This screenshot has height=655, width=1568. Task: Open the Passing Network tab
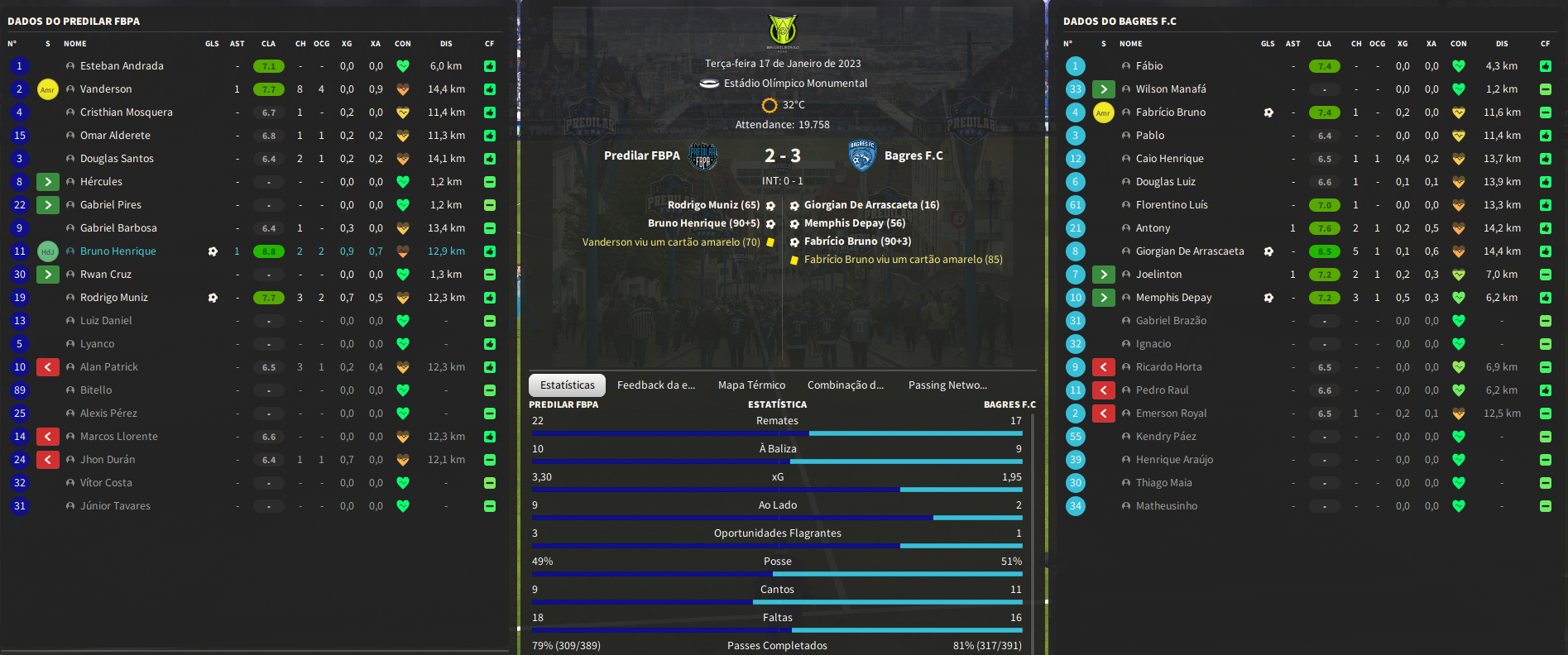[x=947, y=385]
